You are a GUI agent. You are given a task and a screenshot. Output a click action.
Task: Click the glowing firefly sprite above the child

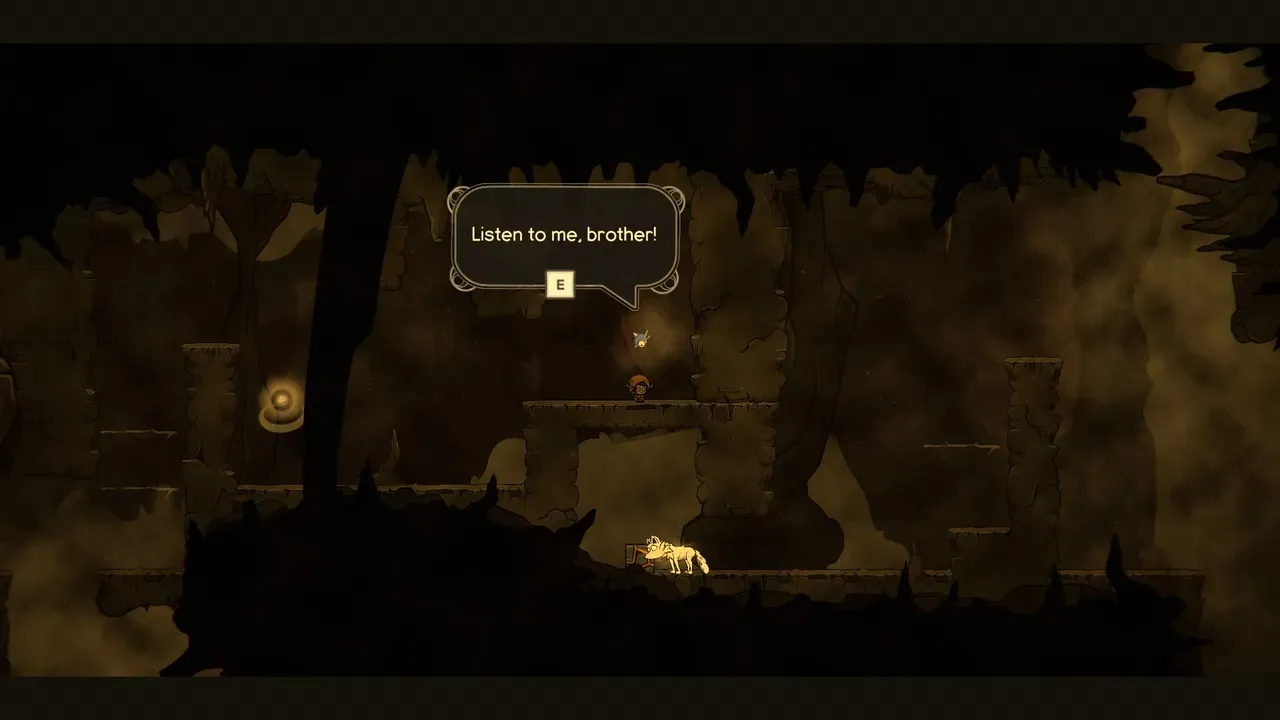point(643,337)
